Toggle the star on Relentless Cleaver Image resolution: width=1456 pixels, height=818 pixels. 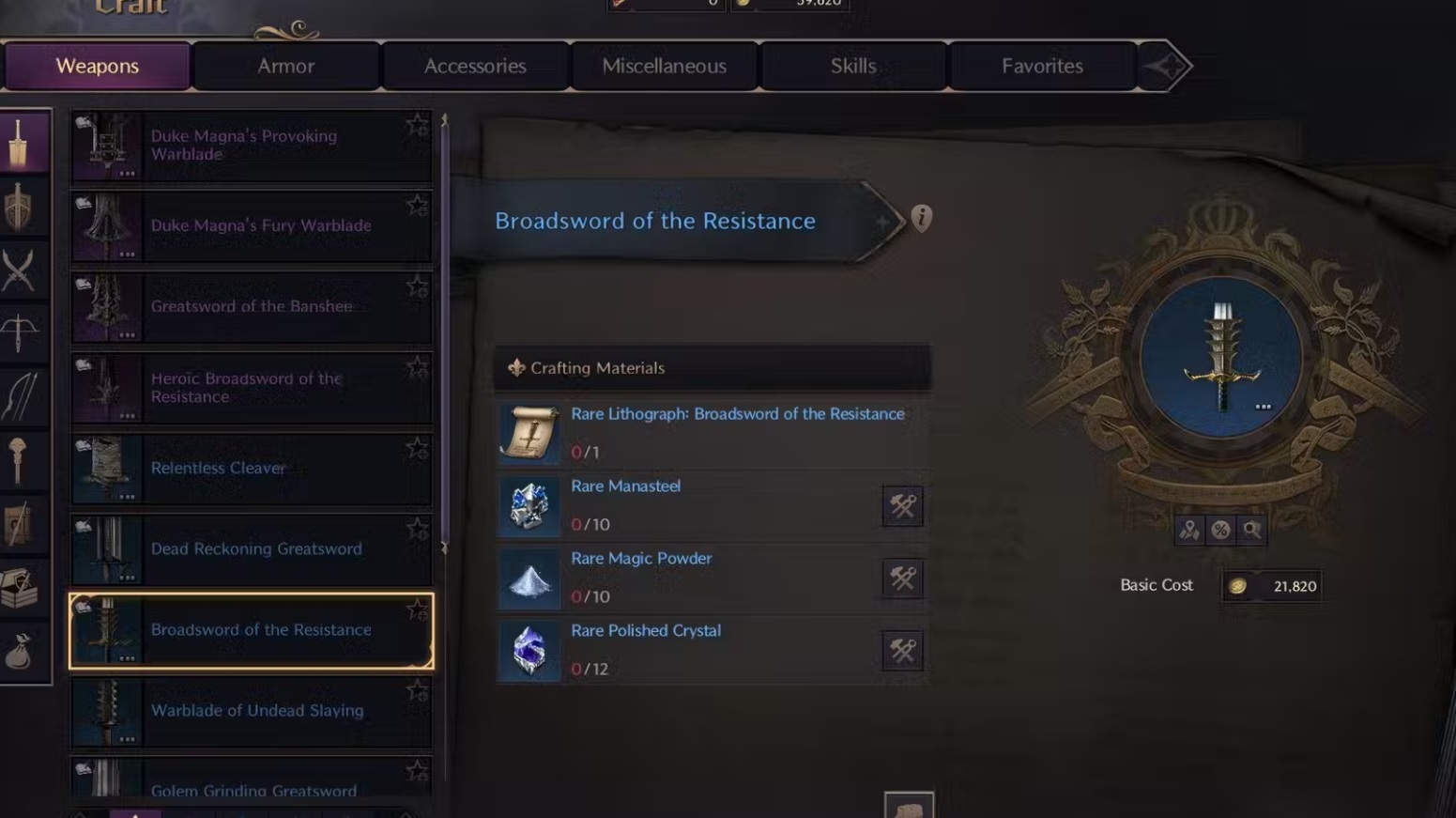pos(416,449)
